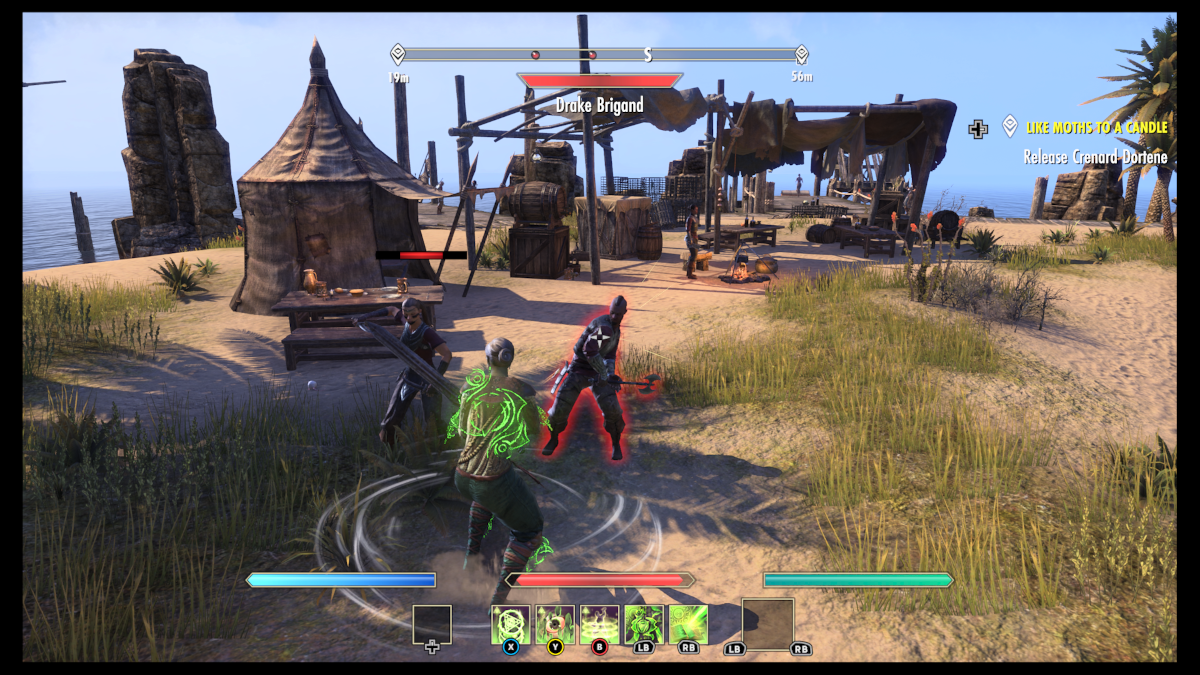This screenshot has width=1200, height=675.
Task: Activate the green rune circle ability
Action: (511, 624)
